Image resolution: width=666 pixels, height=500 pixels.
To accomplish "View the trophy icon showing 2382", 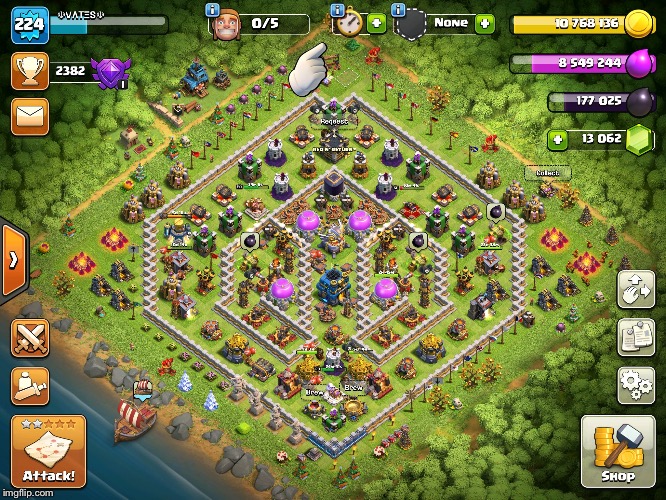I will 30,71.
